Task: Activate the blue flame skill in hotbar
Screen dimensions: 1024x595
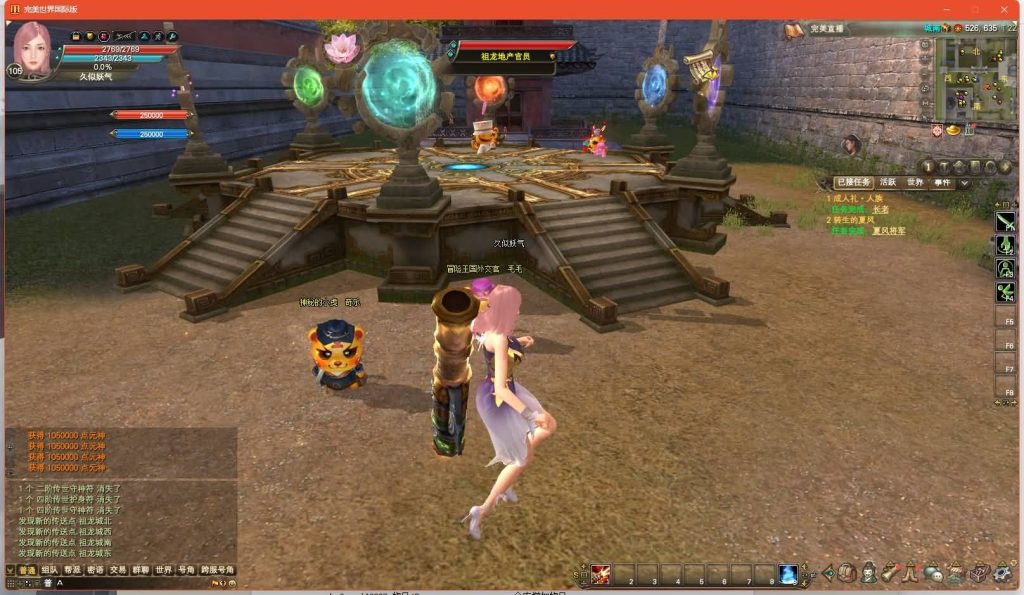Action: click(788, 574)
